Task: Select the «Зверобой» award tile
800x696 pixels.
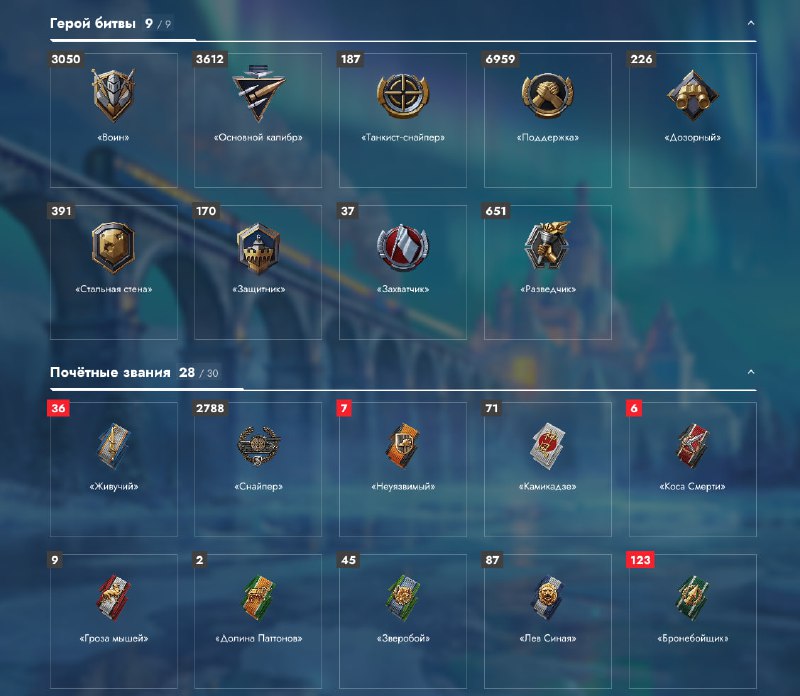Action: [403, 620]
